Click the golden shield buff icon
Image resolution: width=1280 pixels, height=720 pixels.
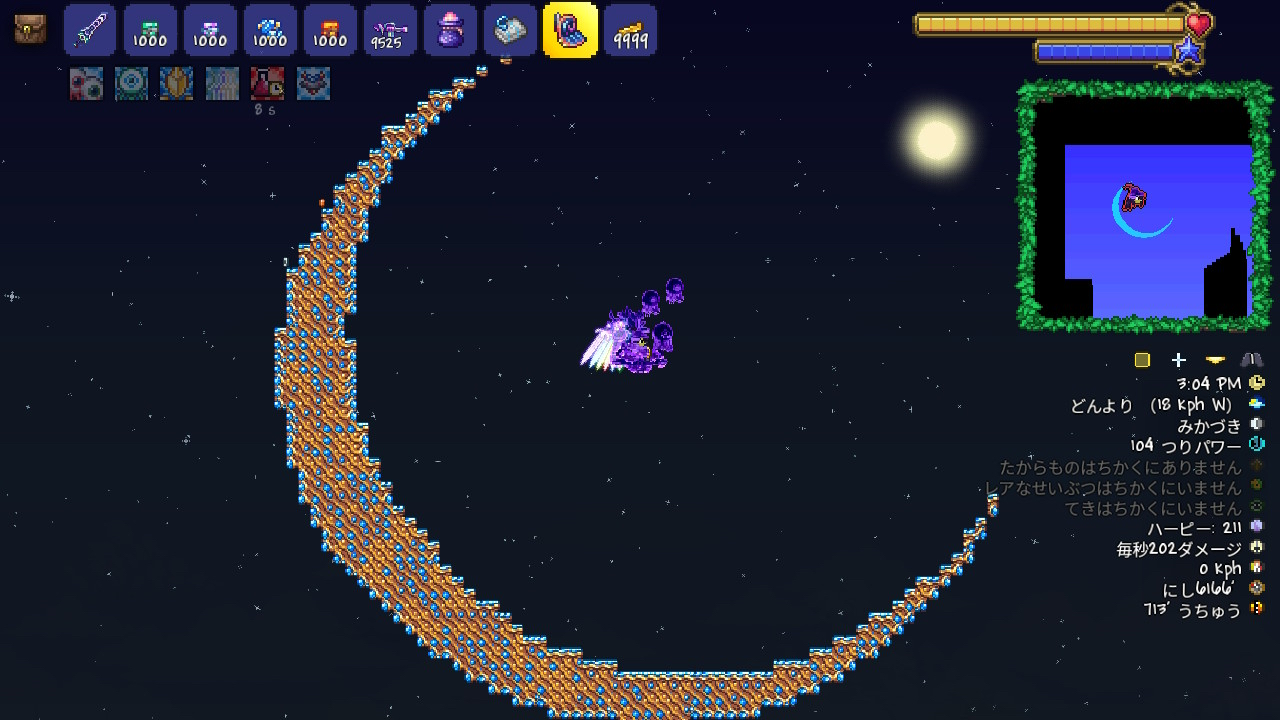coord(176,84)
